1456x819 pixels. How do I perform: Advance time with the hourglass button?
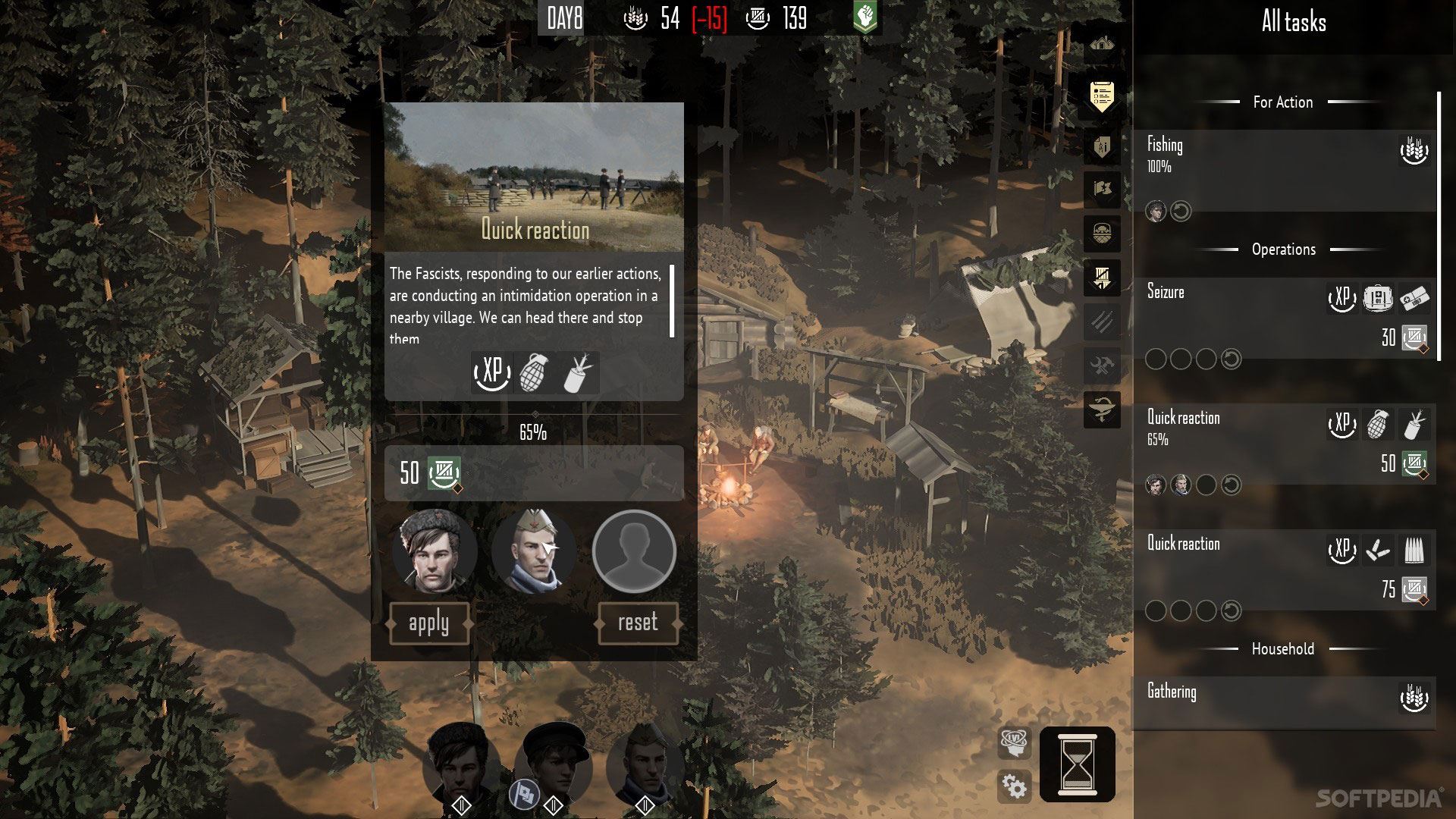pyautogui.click(x=1077, y=764)
